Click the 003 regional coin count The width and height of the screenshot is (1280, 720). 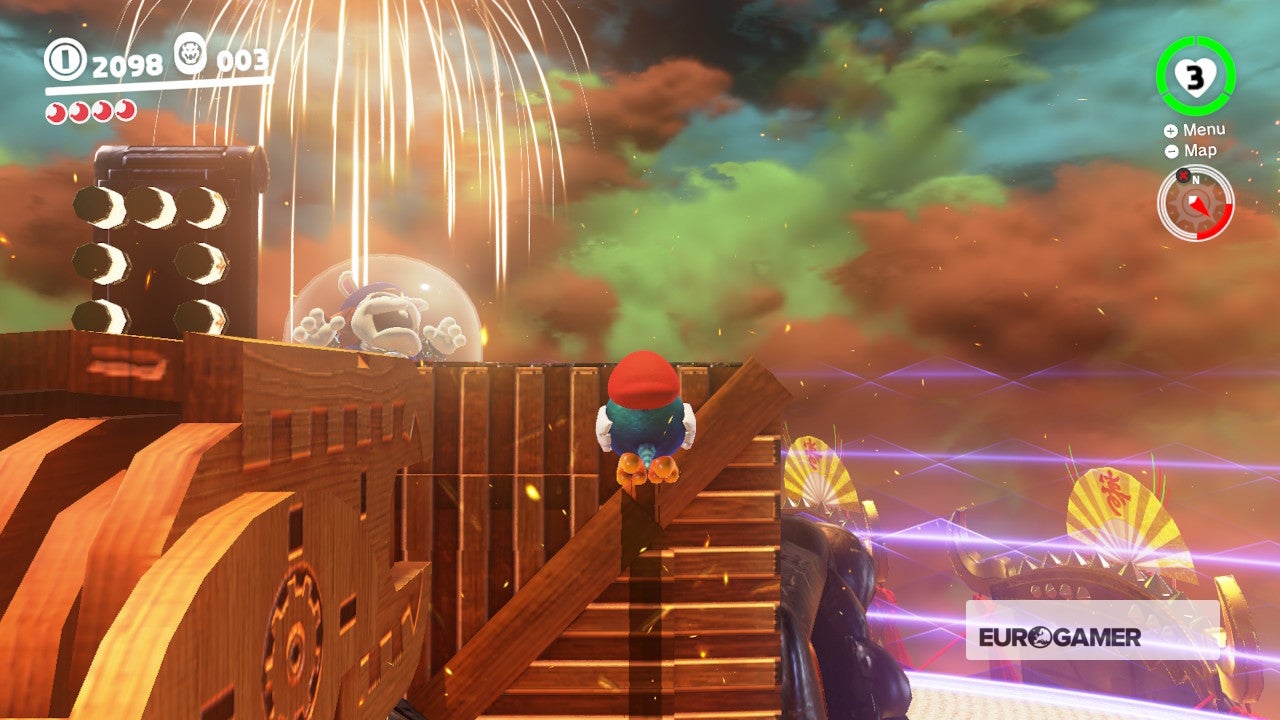[x=243, y=62]
